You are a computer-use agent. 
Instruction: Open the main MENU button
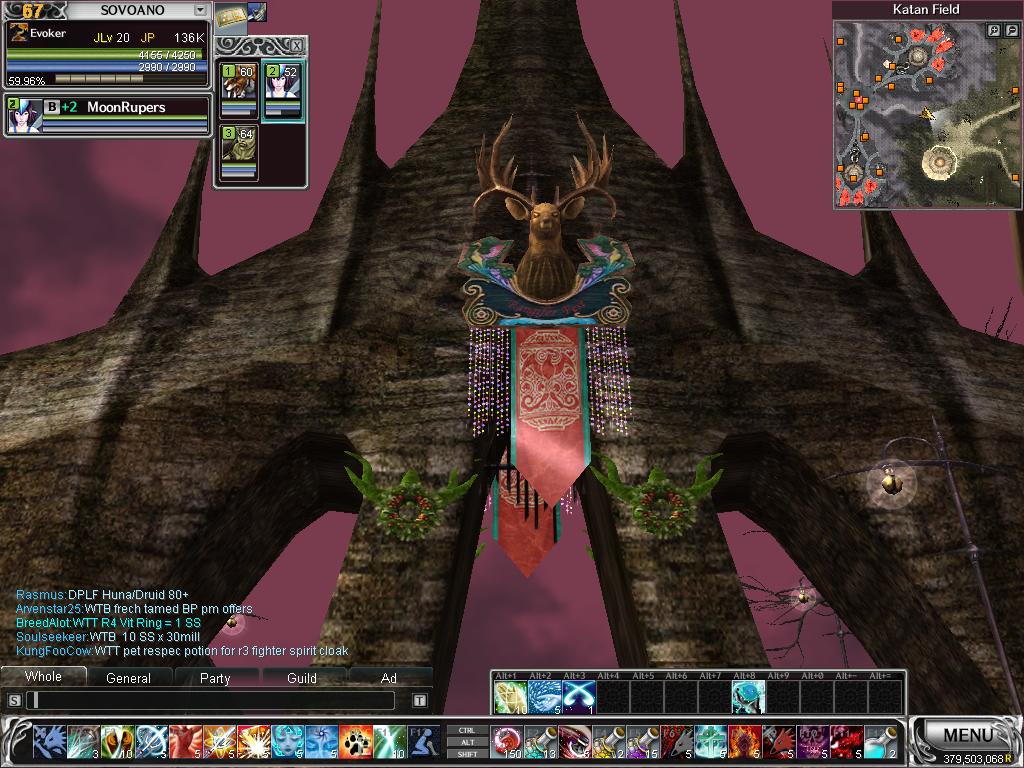tap(967, 735)
